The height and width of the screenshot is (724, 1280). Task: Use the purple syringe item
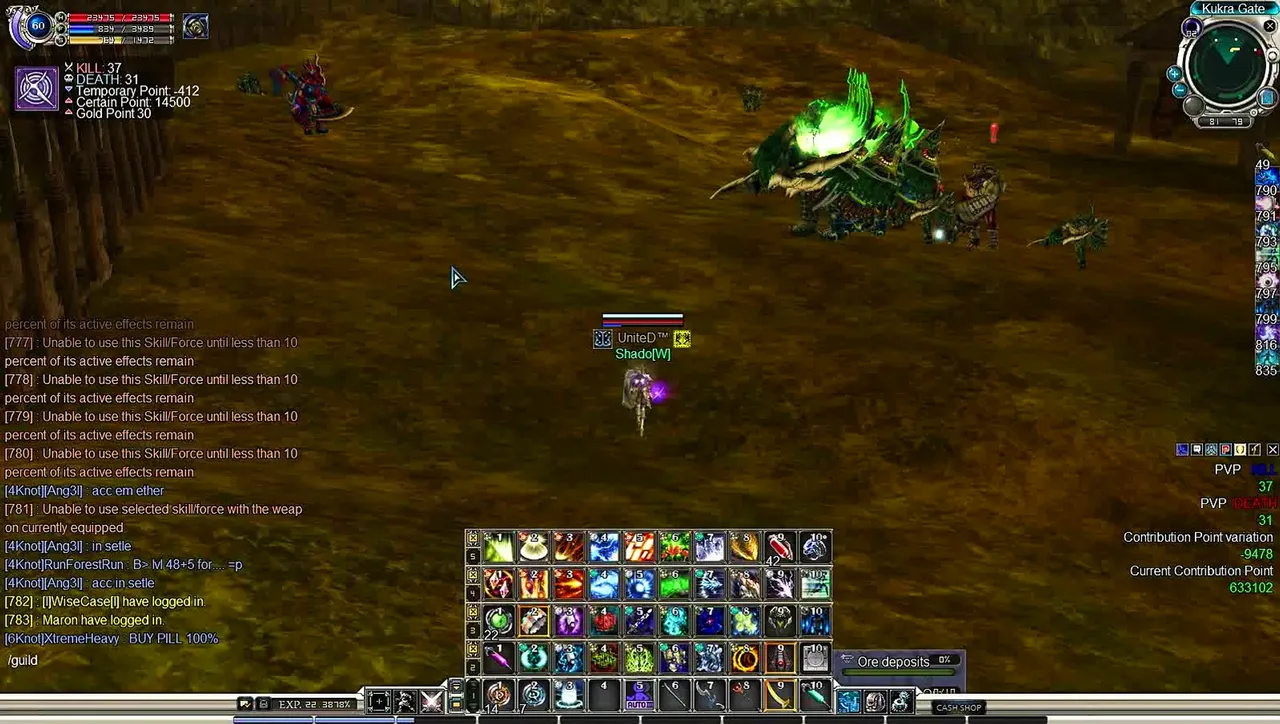(x=499, y=657)
